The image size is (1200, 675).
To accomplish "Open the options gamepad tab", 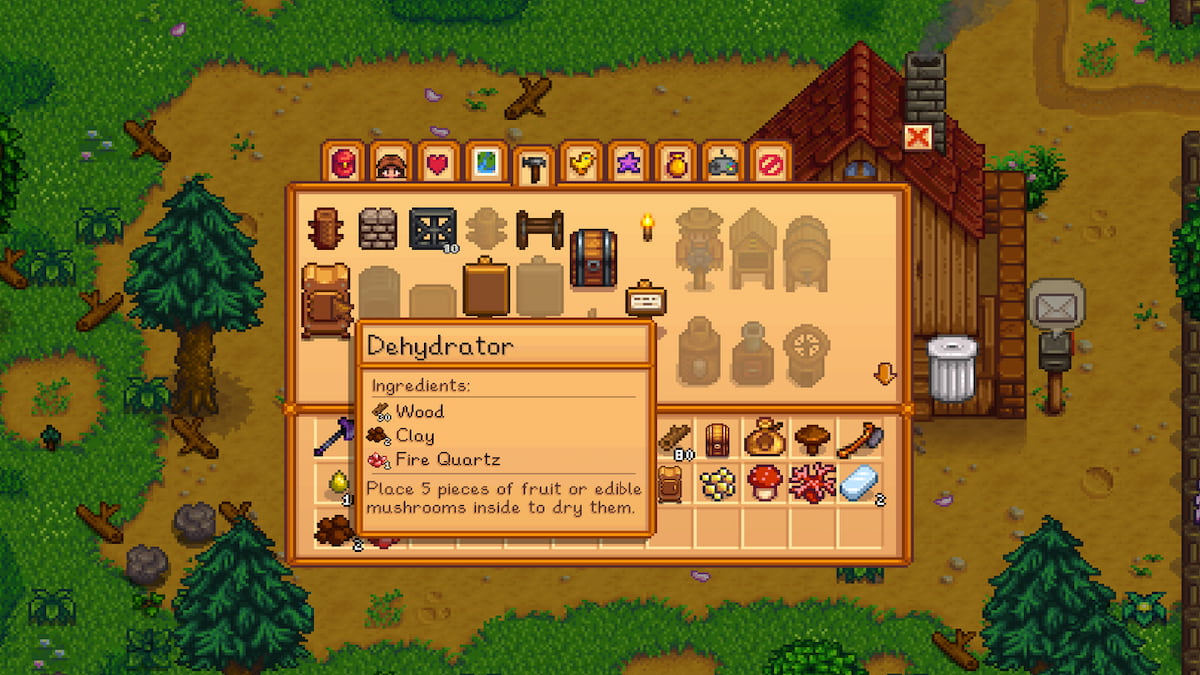I will coord(722,163).
